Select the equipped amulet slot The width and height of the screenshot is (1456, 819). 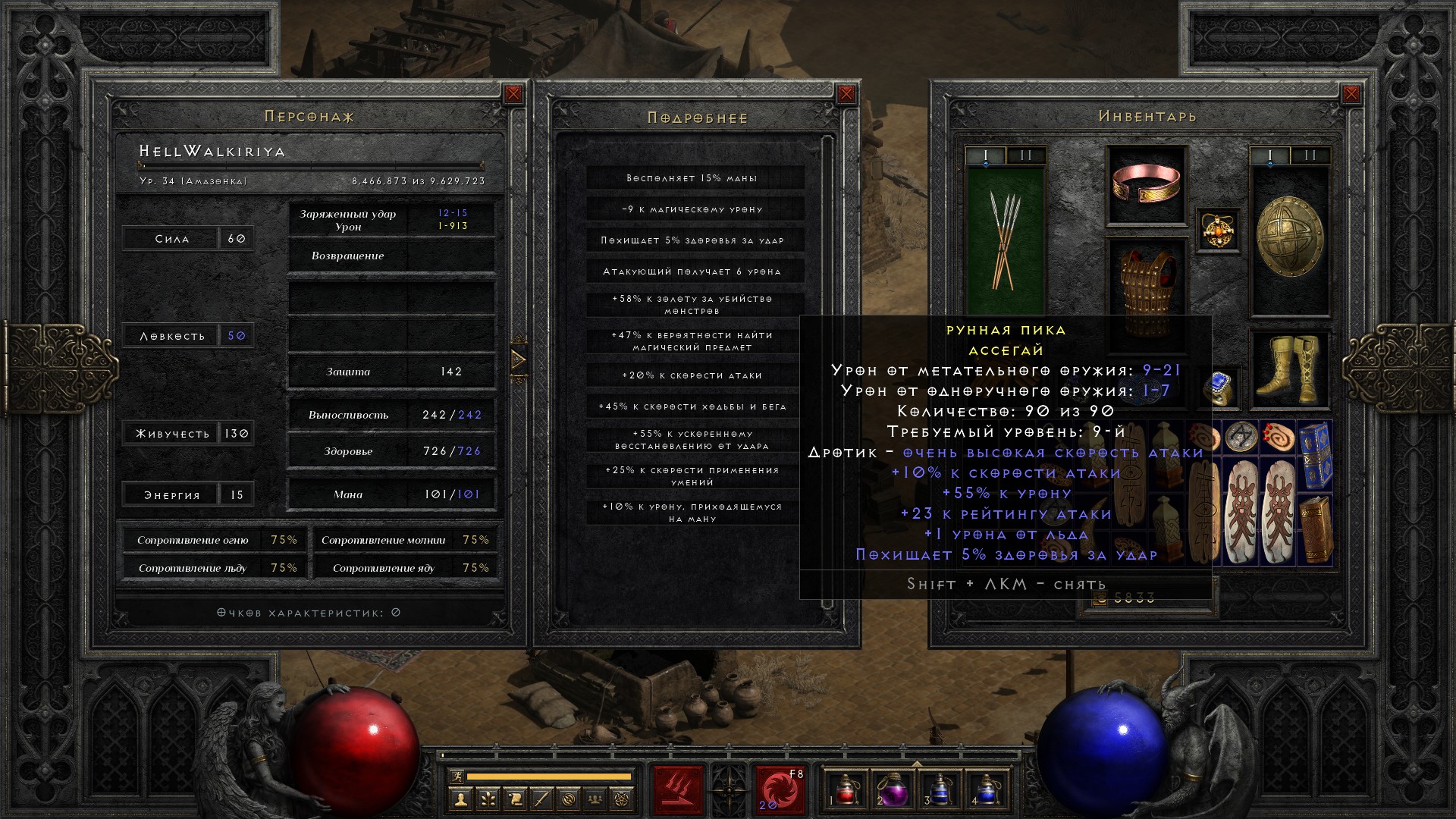[x=1219, y=230]
